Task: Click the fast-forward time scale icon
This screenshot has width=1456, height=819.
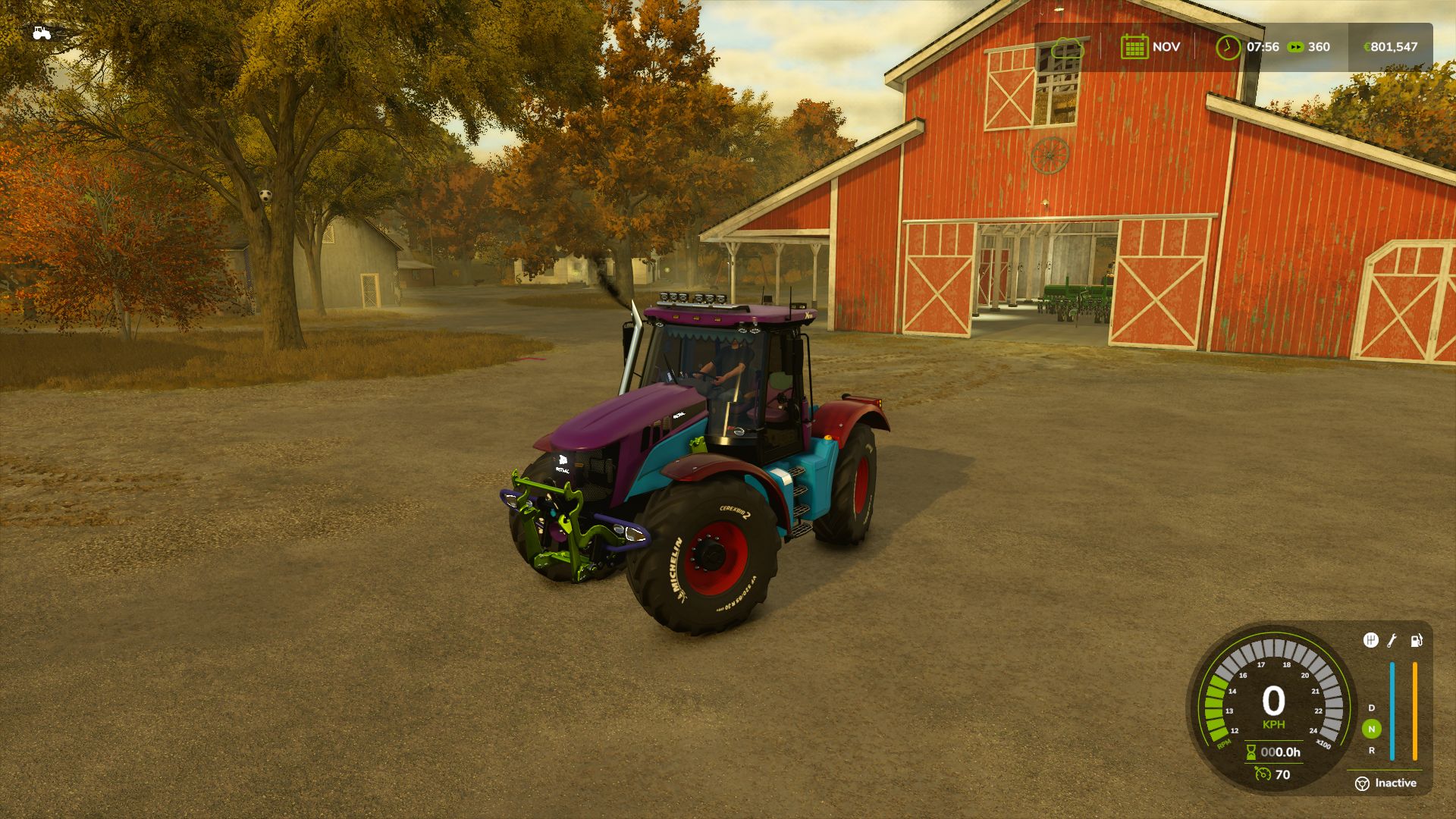Action: [1296, 47]
